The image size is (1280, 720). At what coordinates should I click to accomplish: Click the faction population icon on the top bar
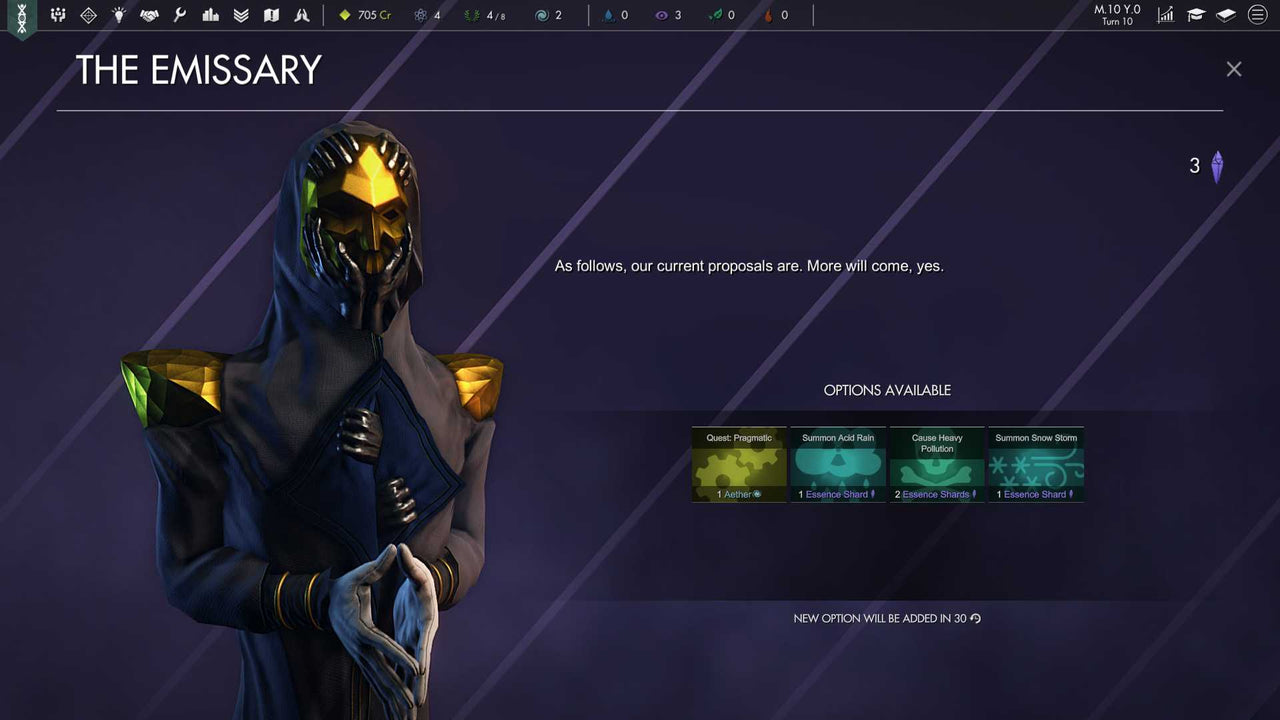tap(58, 15)
